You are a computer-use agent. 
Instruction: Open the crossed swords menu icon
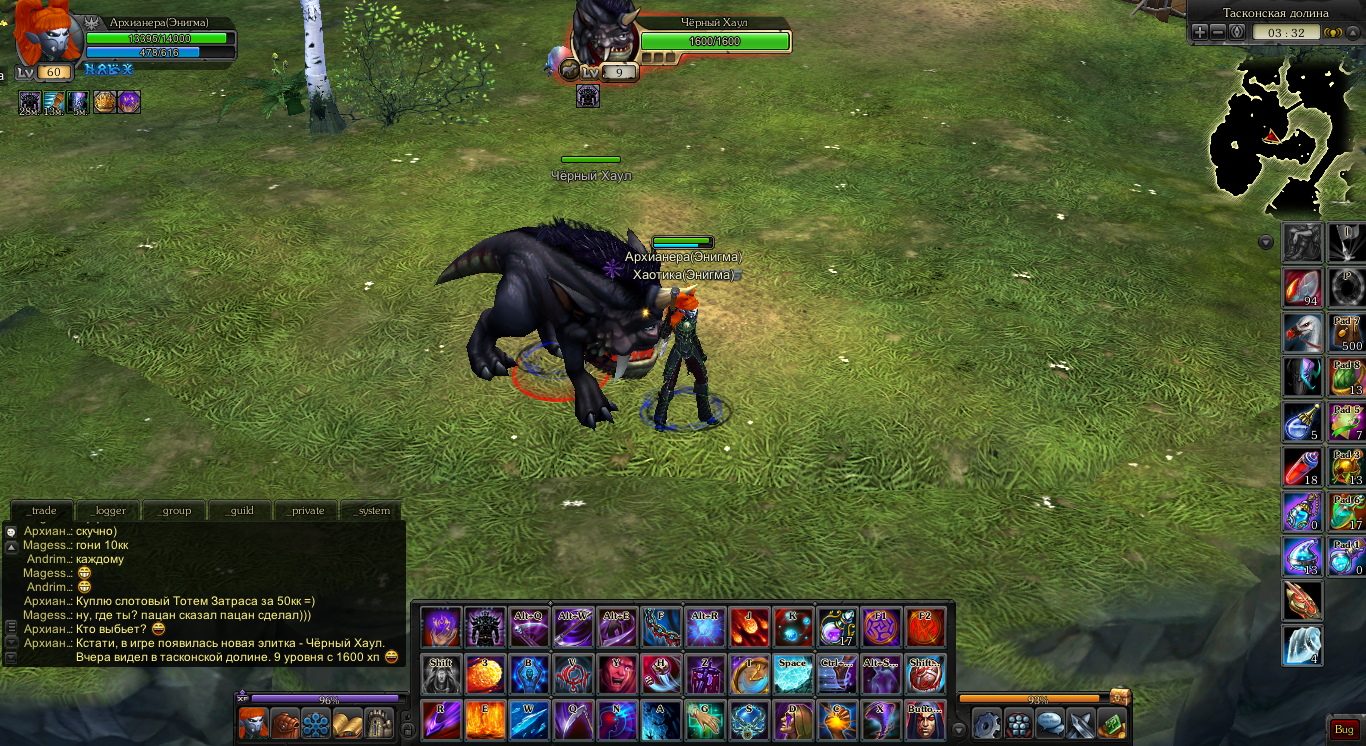click(x=1080, y=723)
